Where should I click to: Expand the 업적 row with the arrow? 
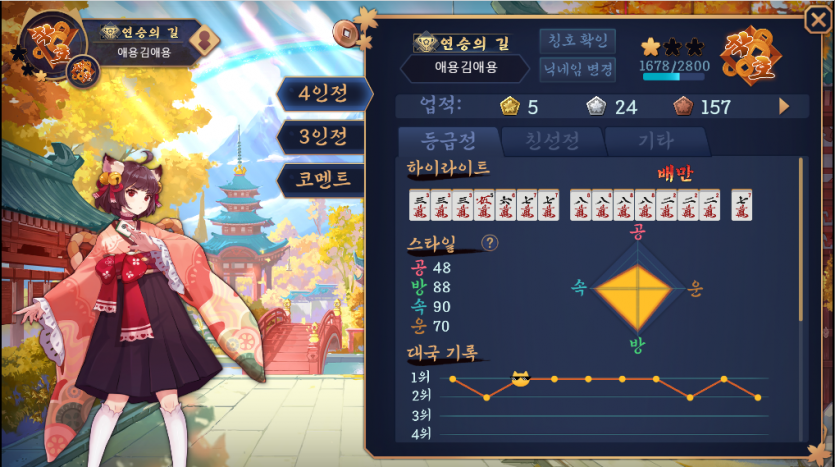784,106
